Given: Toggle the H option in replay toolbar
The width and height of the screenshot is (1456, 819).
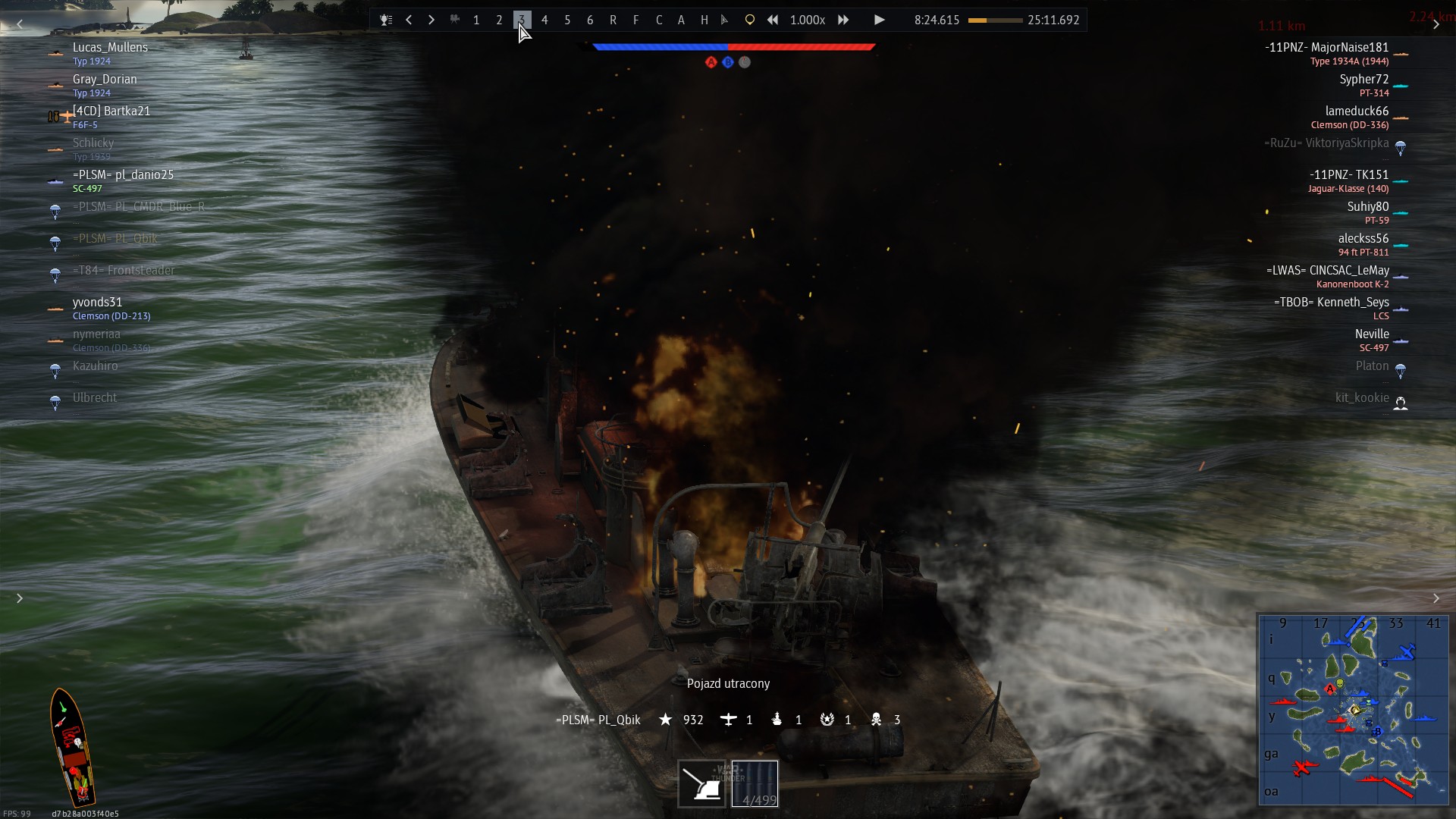Looking at the screenshot, I should point(704,20).
